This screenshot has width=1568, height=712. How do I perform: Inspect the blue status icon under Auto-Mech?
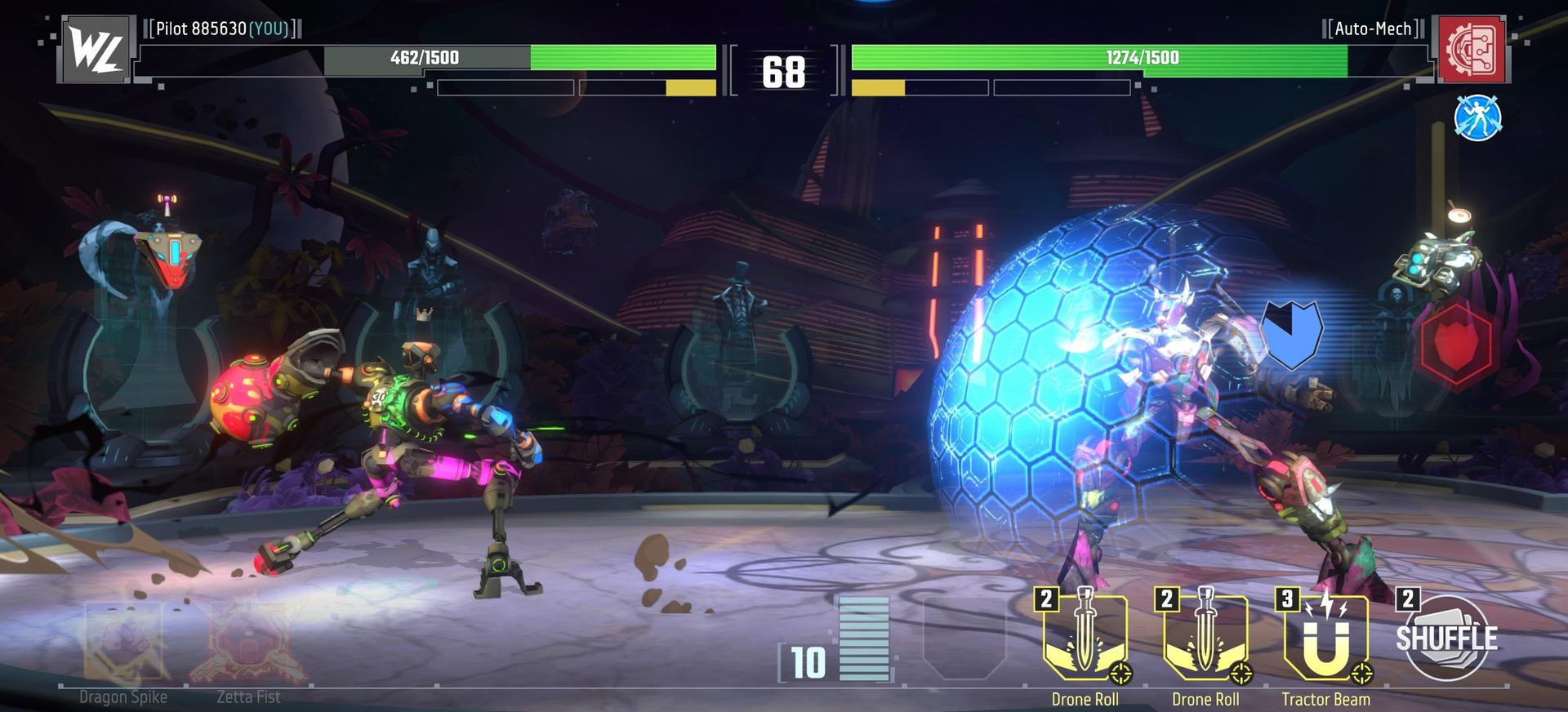1477,118
